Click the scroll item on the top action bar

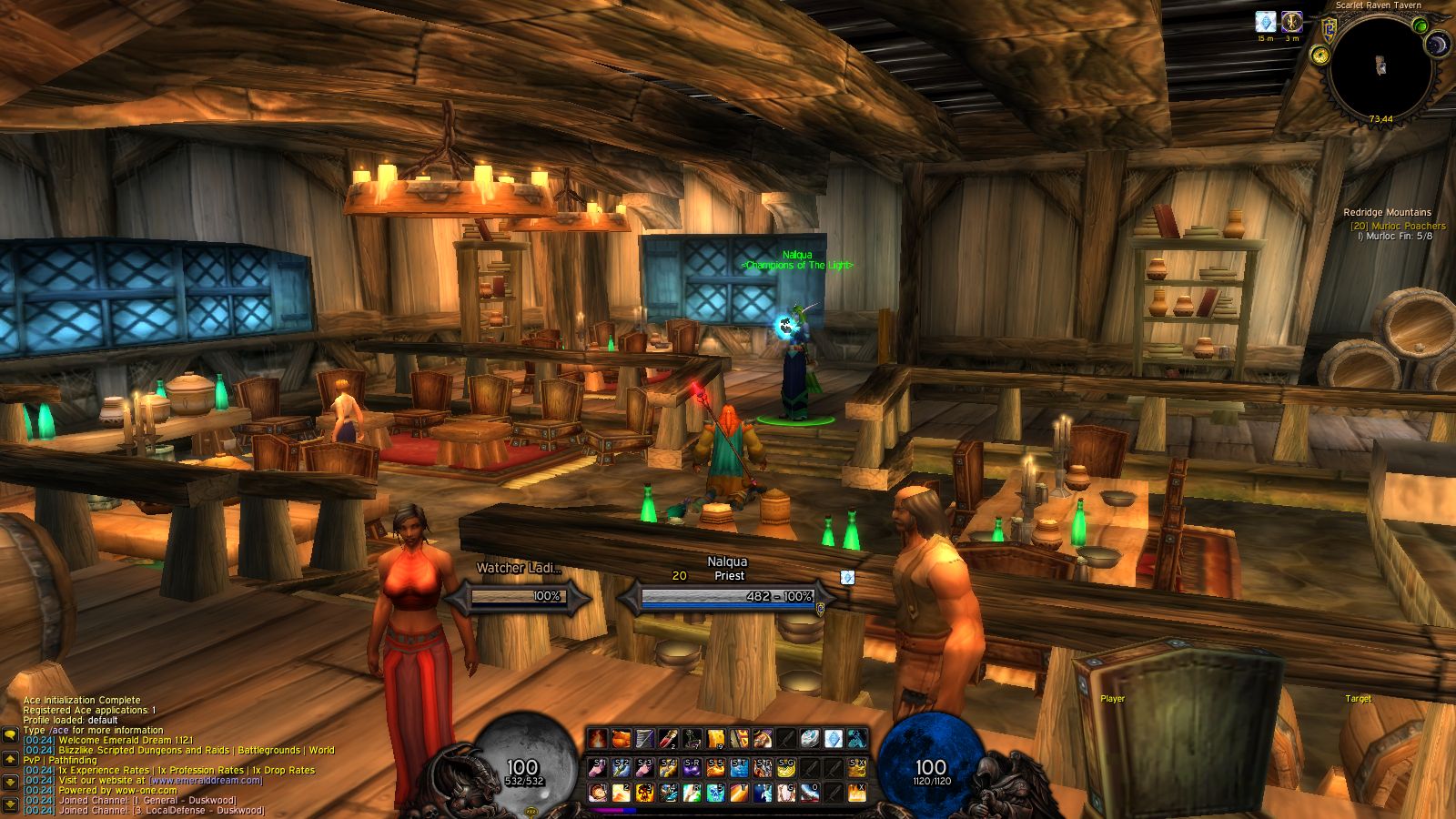644,737
